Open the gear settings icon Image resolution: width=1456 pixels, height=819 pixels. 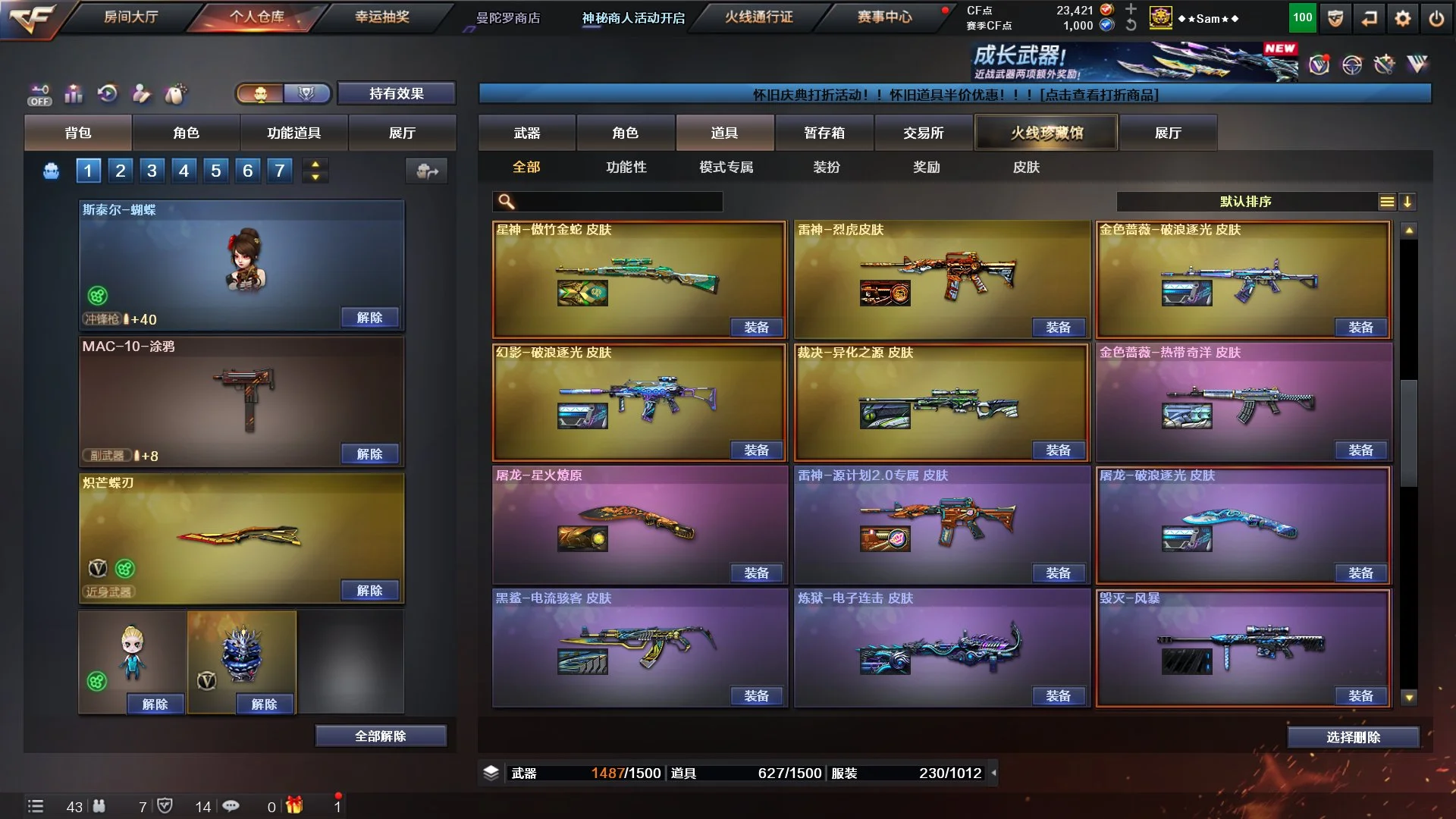click(x=1403, y=18)
